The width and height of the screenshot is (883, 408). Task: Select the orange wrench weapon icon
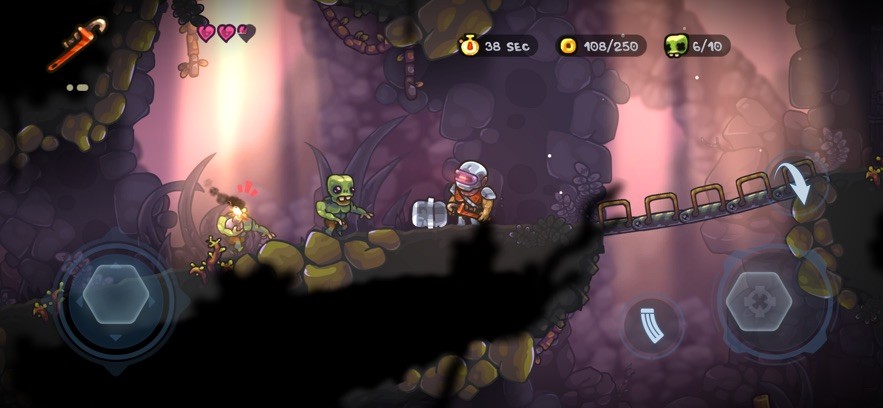tap(77, 45)
